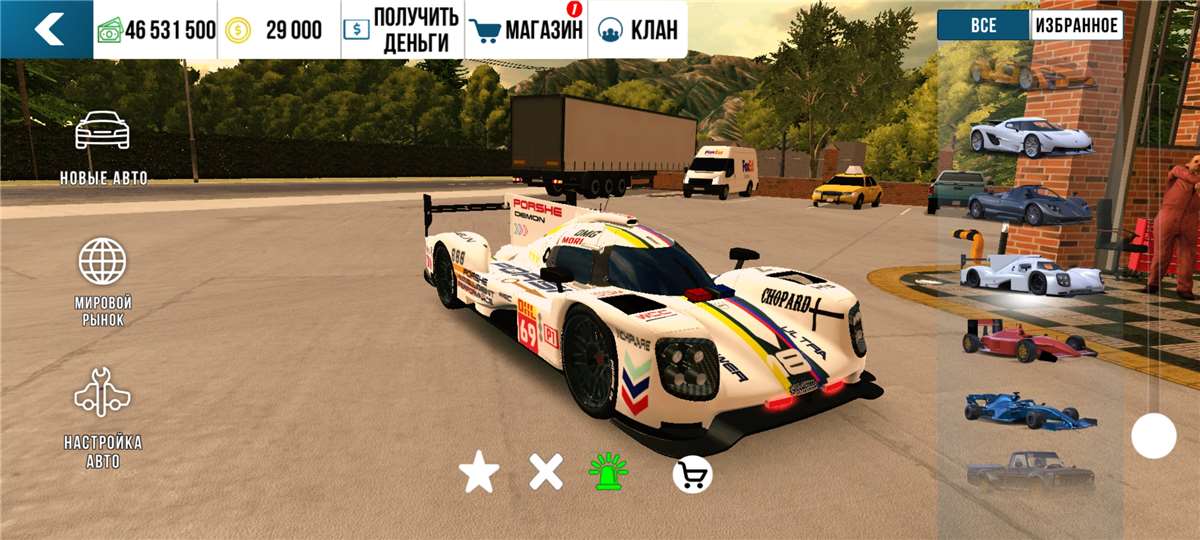Open Настройка авто tuning menu
Viewport: 1200px width, 540px height.
[103, 419]
